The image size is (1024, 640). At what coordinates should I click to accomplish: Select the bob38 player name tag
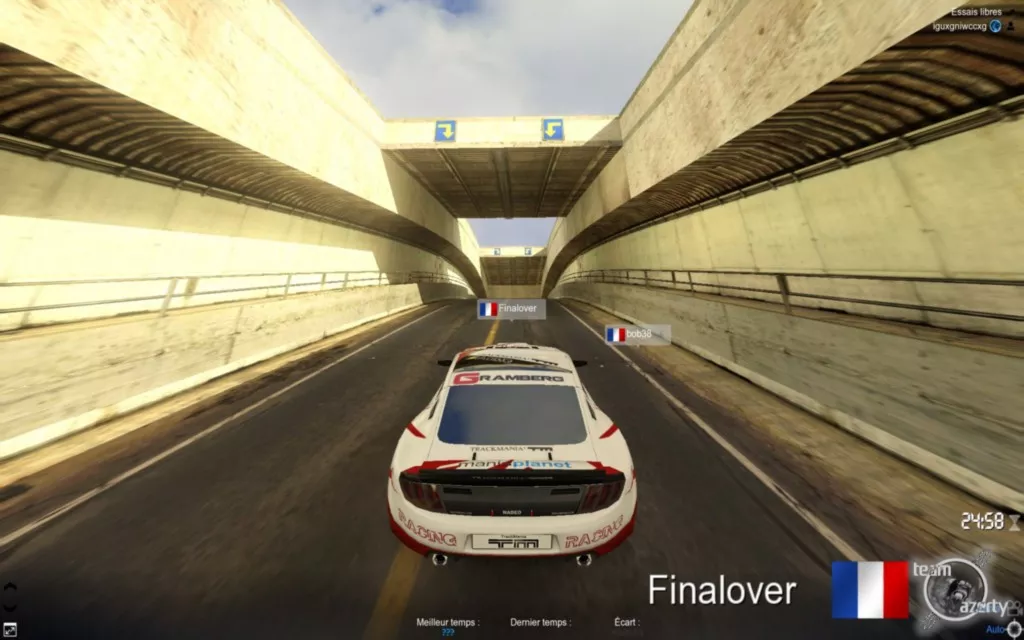pos(638,335)
